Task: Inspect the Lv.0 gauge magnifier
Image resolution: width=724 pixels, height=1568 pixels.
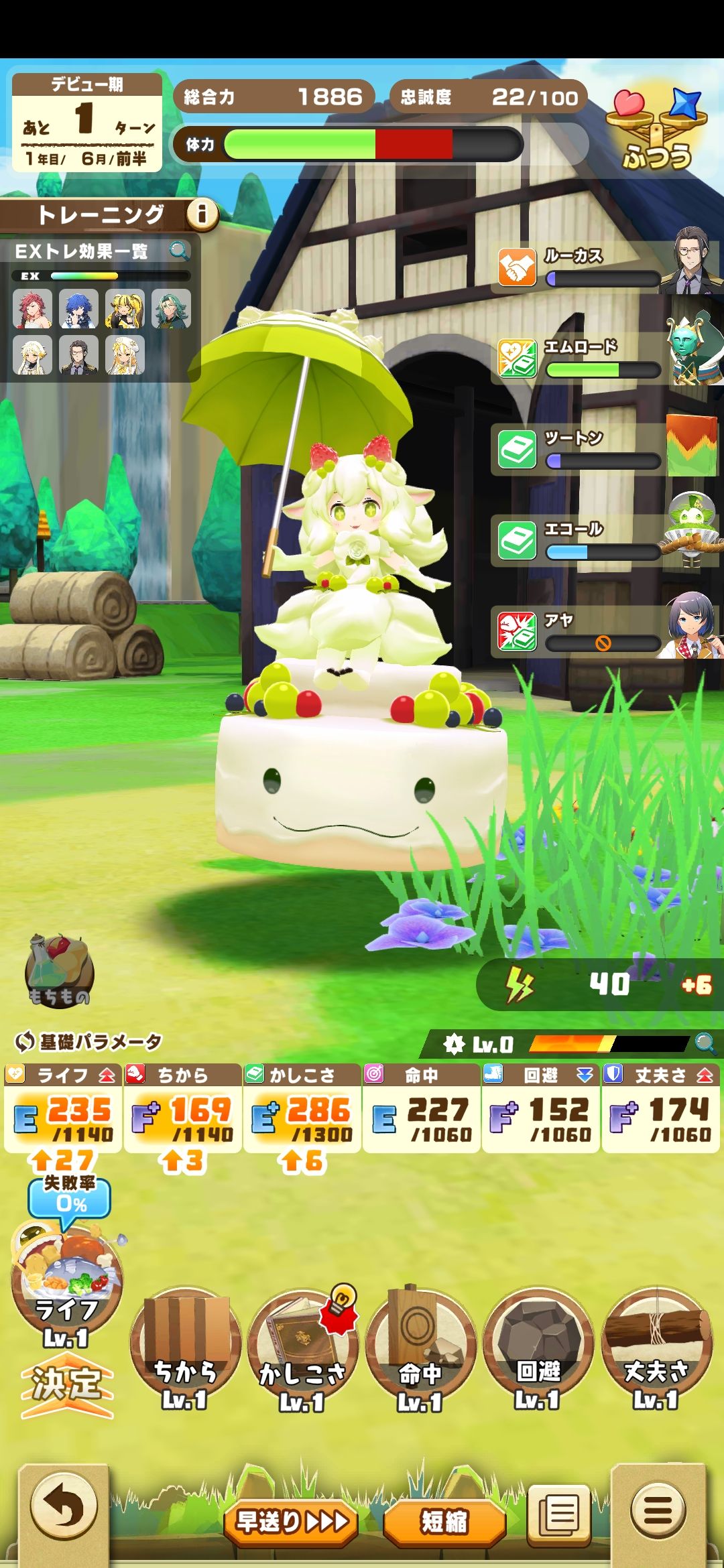Action: 705,1043
